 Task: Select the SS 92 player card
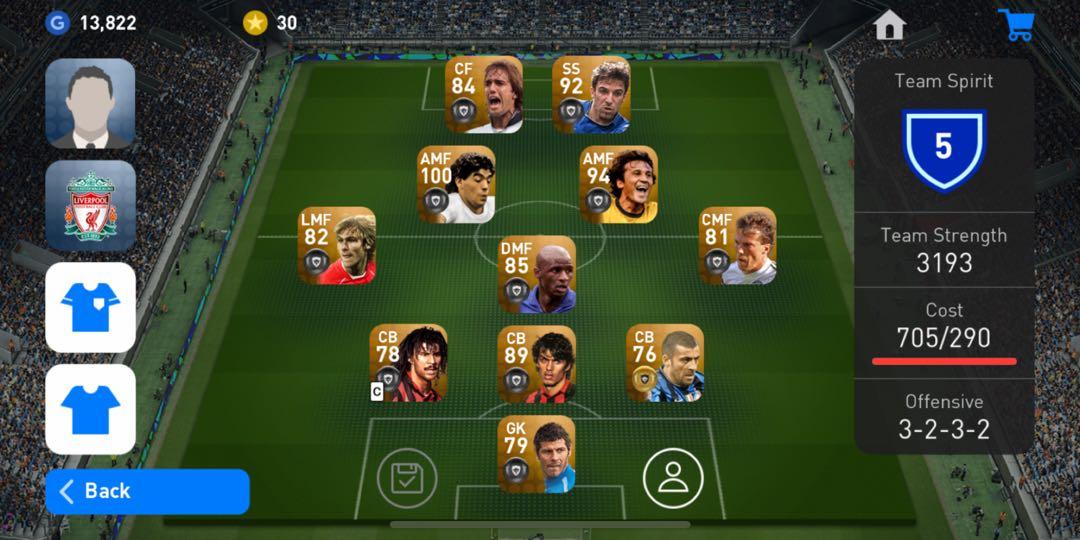click(x=591, y=95)
